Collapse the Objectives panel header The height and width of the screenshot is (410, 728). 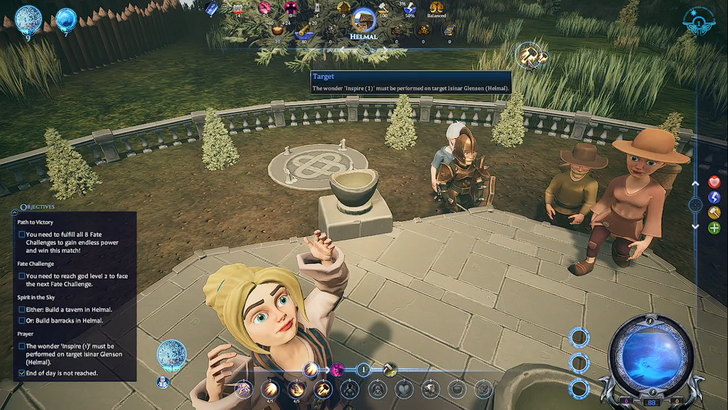click(x=40, y=205)
